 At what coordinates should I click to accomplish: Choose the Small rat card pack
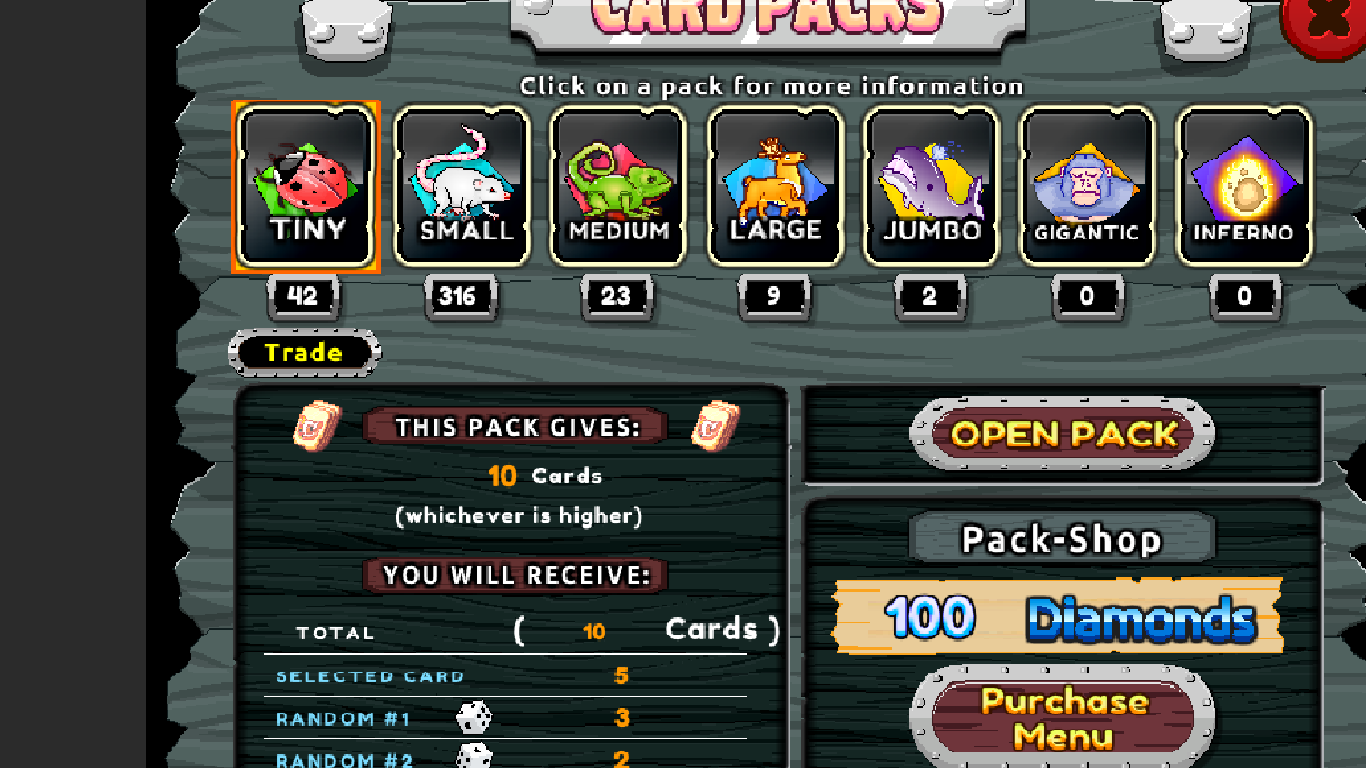tap(461, 186)
